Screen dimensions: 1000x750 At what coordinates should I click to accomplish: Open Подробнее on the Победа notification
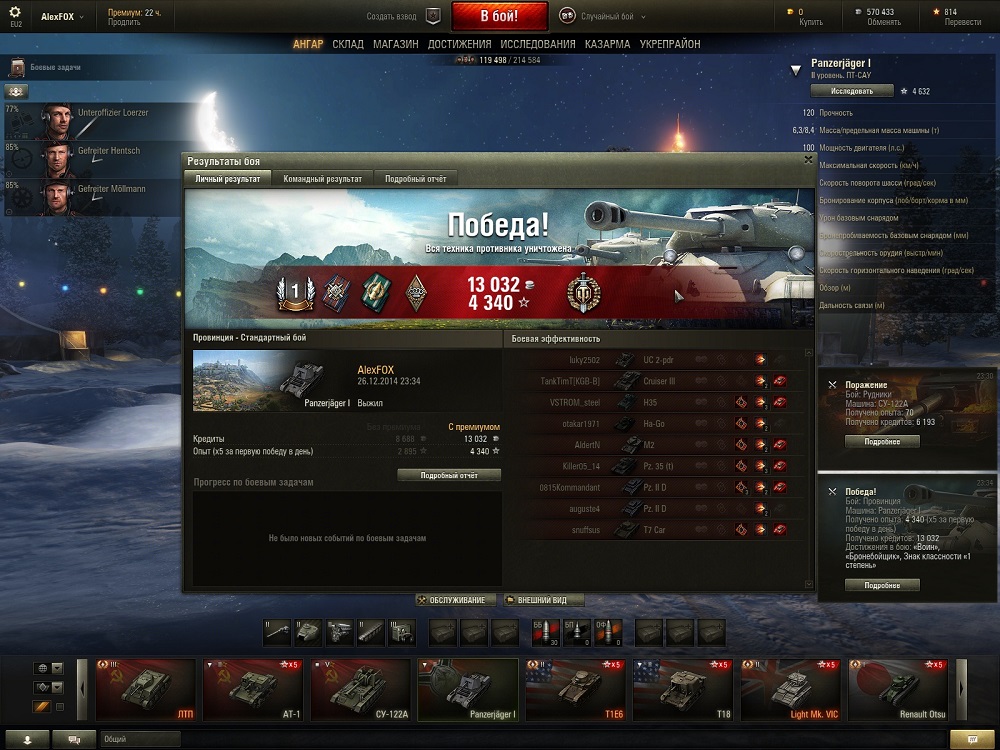point(883,585)
